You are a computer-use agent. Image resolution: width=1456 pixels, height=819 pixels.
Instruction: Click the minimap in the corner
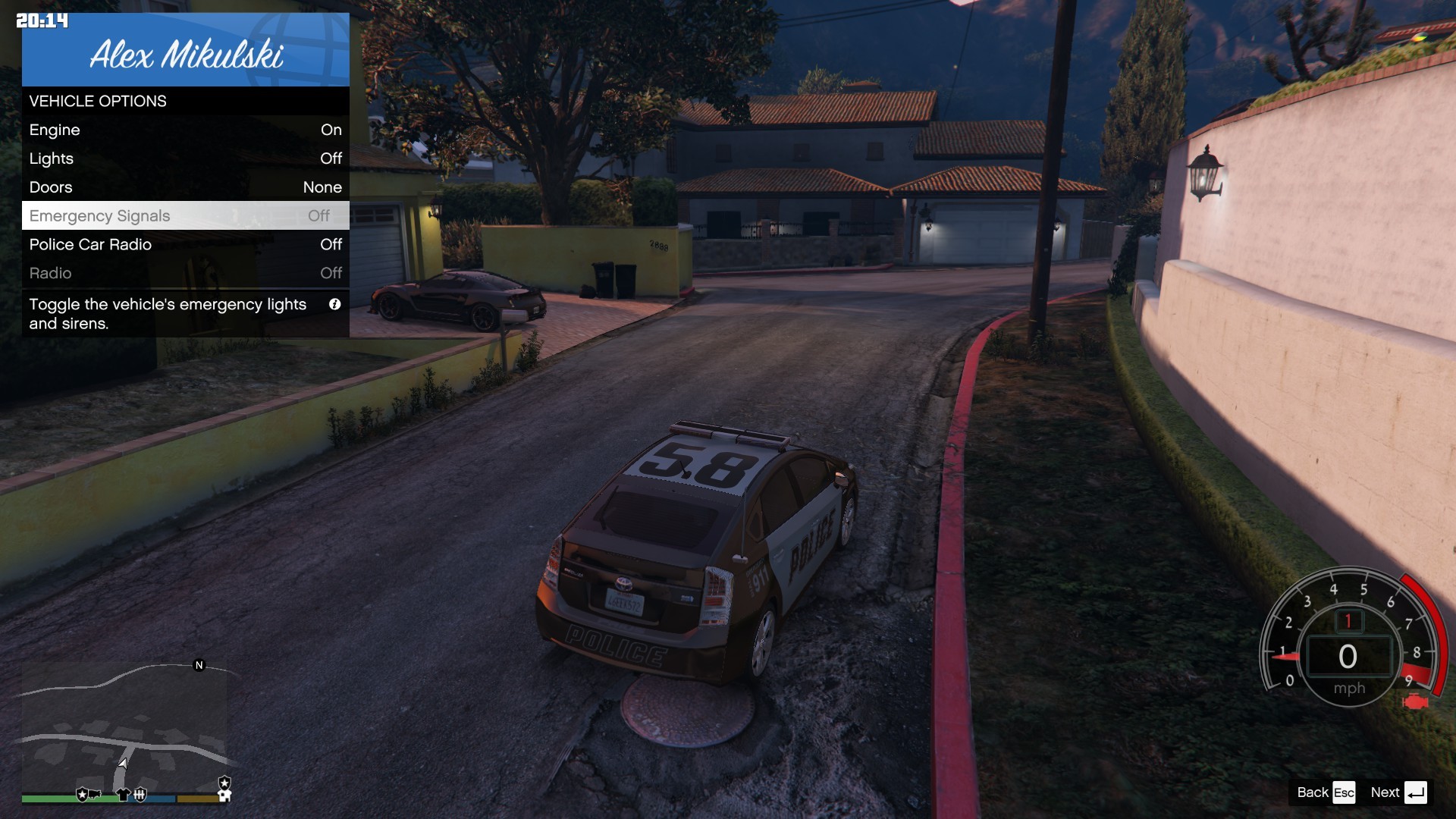tap(124, 726)
